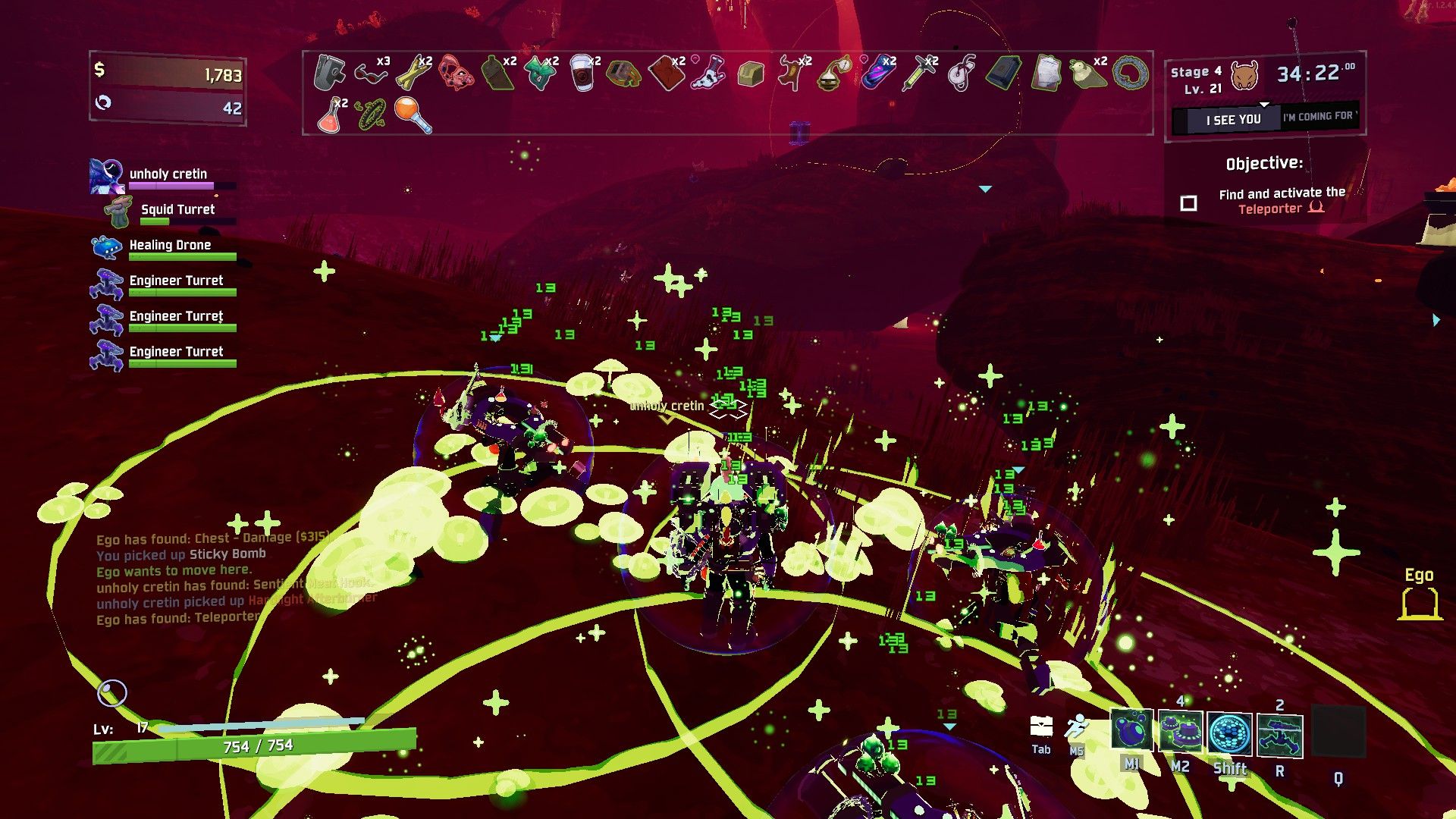The image size is (1456, 819).
Task: Click the Soldier's Syringe item icon
Action: coord(919,74)
